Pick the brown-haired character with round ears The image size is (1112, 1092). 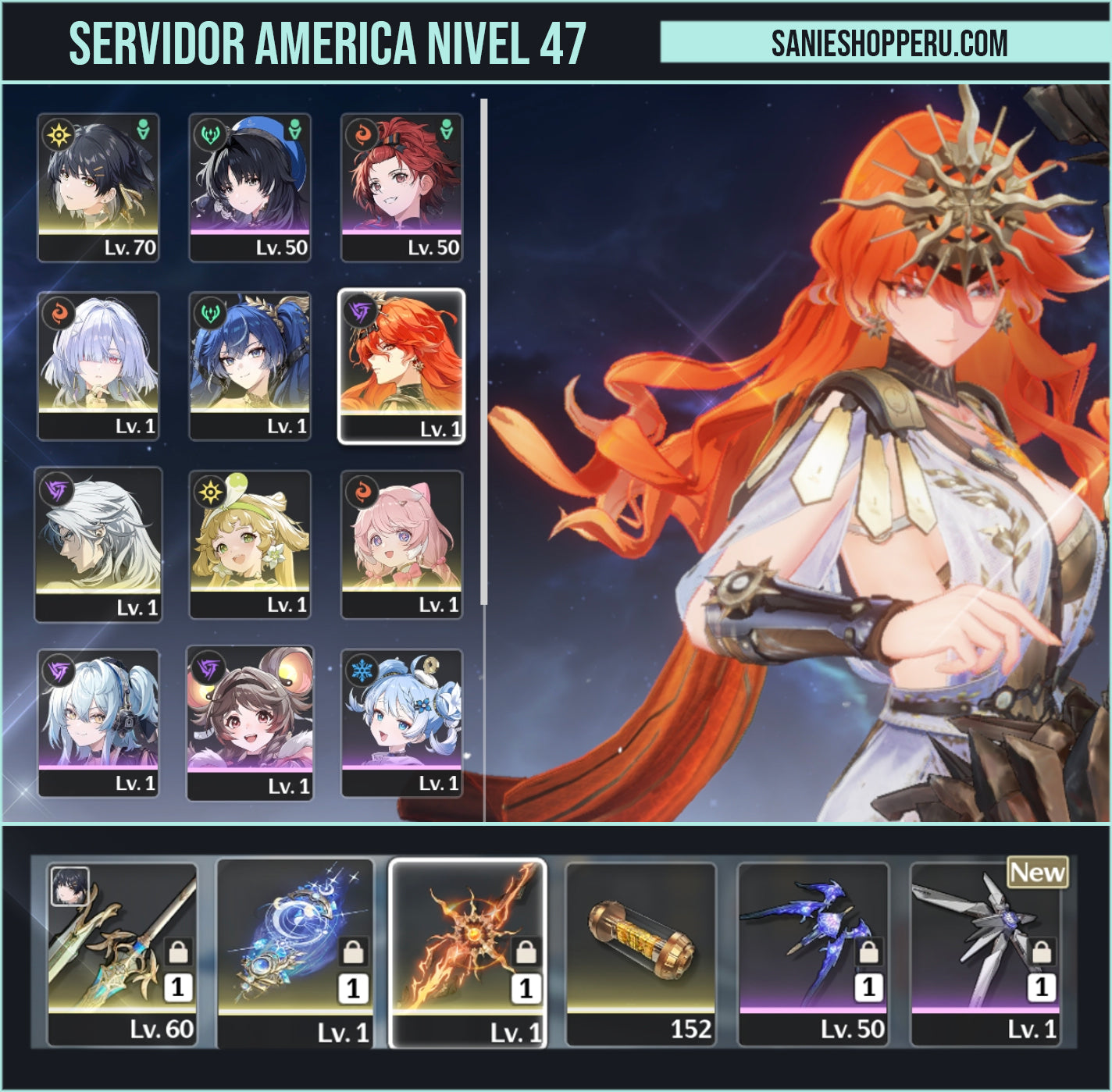250,723
